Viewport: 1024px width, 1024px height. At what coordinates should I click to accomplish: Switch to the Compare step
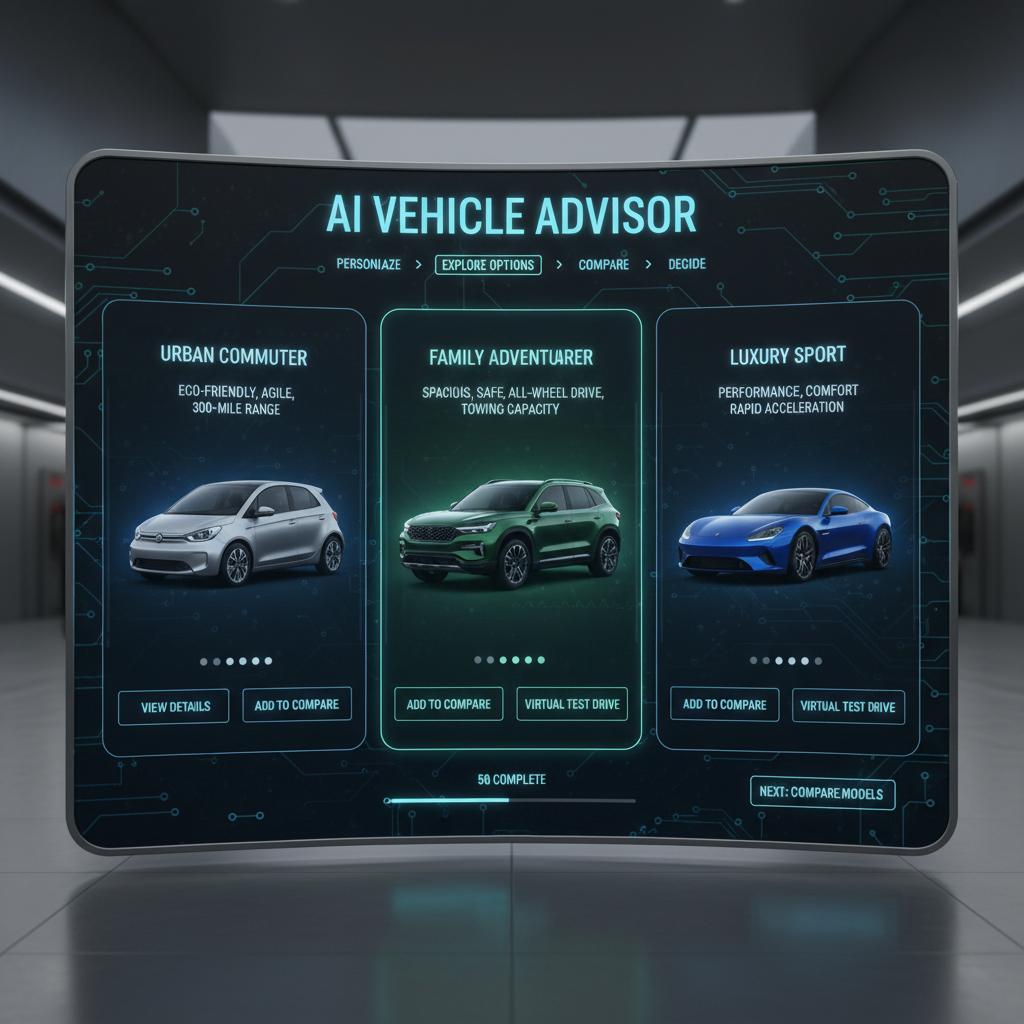[x=603, y=265]
